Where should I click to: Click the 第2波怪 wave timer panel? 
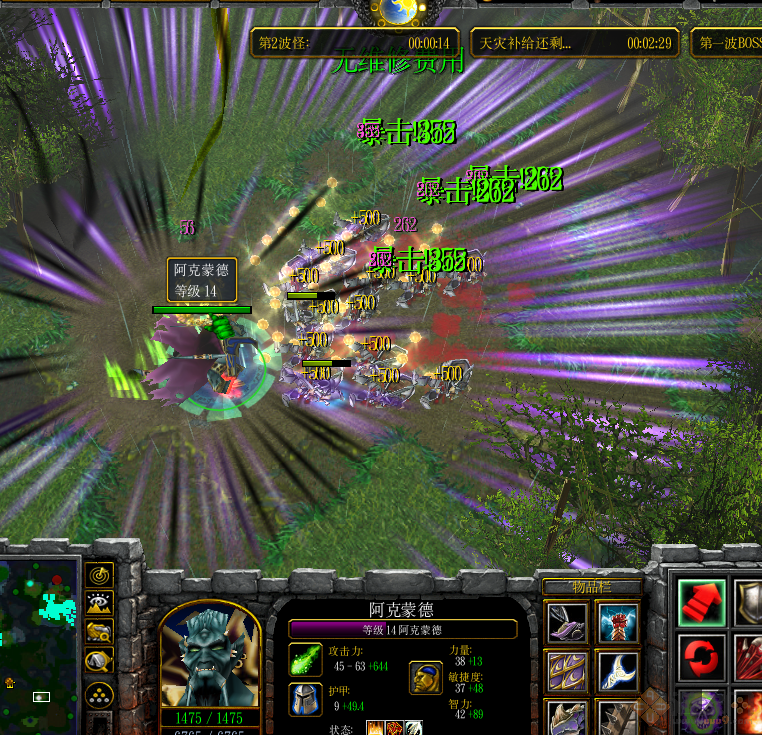(x=355, y=43)
